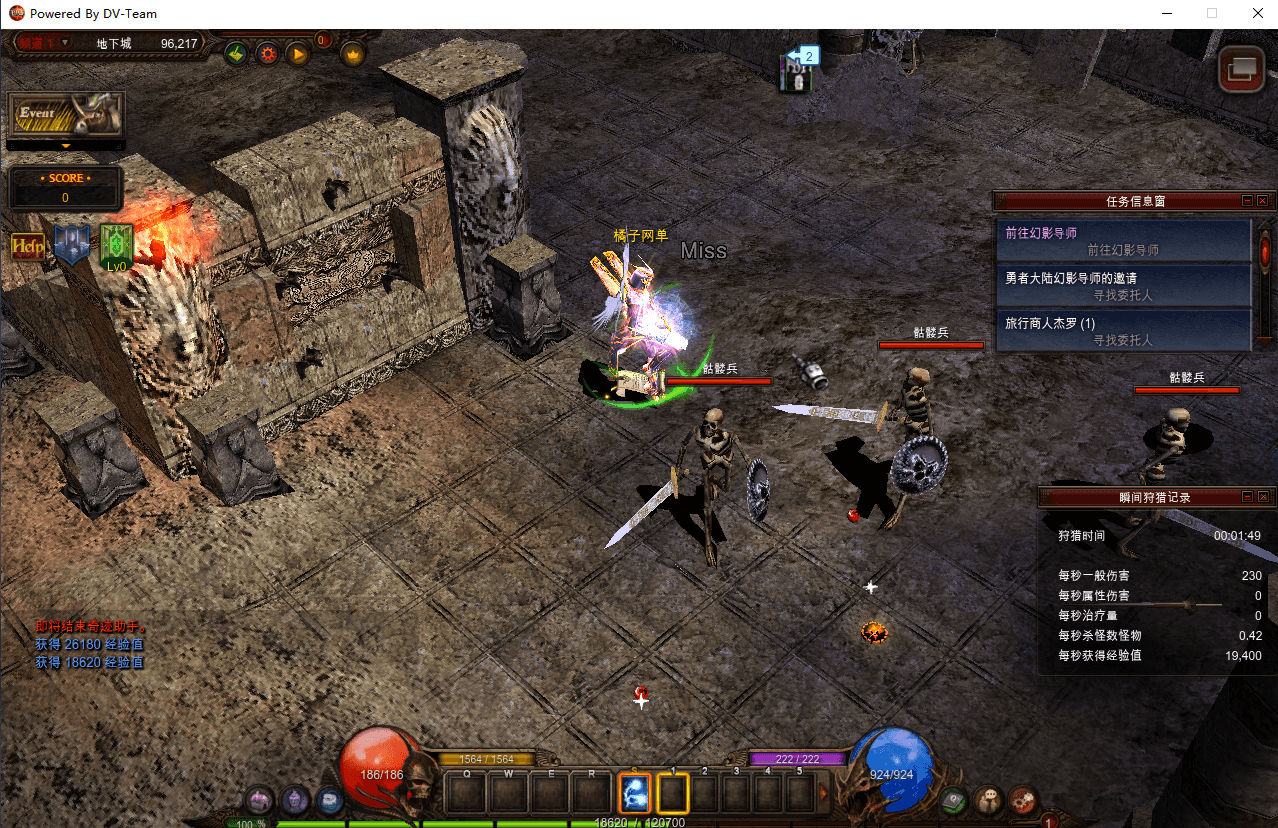Select the 前往幻影导师 quest entry
The width and height of the screenshot is (1278, 828).
point(1123,241)
